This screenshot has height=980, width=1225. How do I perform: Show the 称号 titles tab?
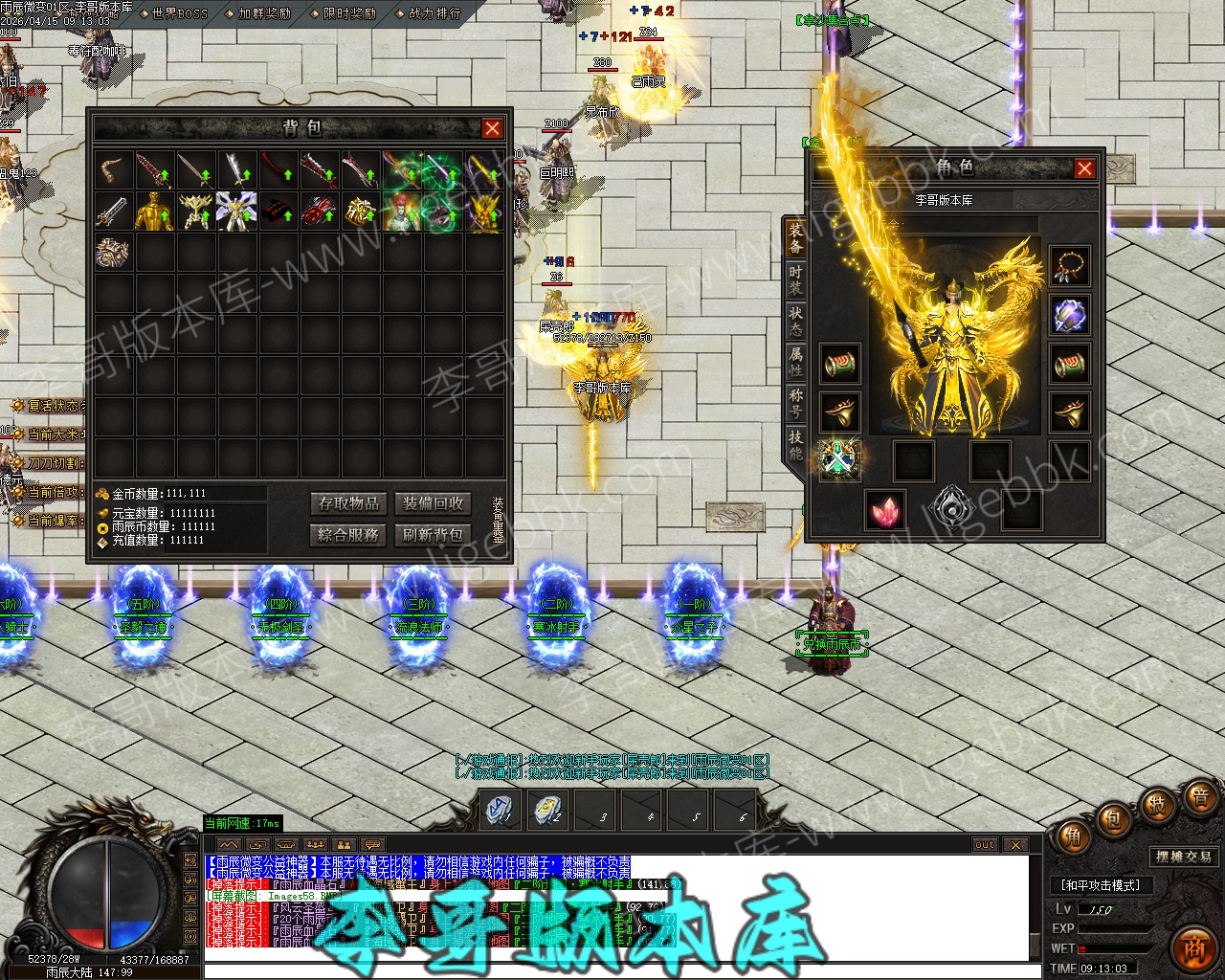click(x=795, y=402)
